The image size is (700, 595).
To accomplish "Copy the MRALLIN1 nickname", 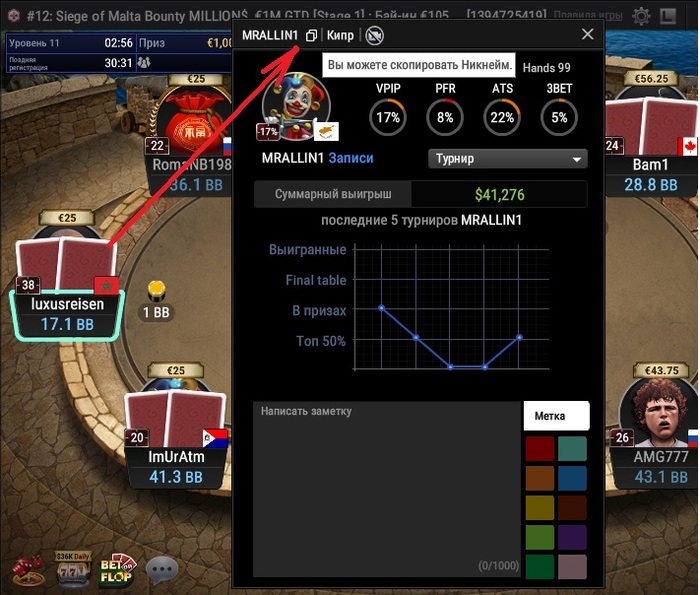I will pos(311,36).
